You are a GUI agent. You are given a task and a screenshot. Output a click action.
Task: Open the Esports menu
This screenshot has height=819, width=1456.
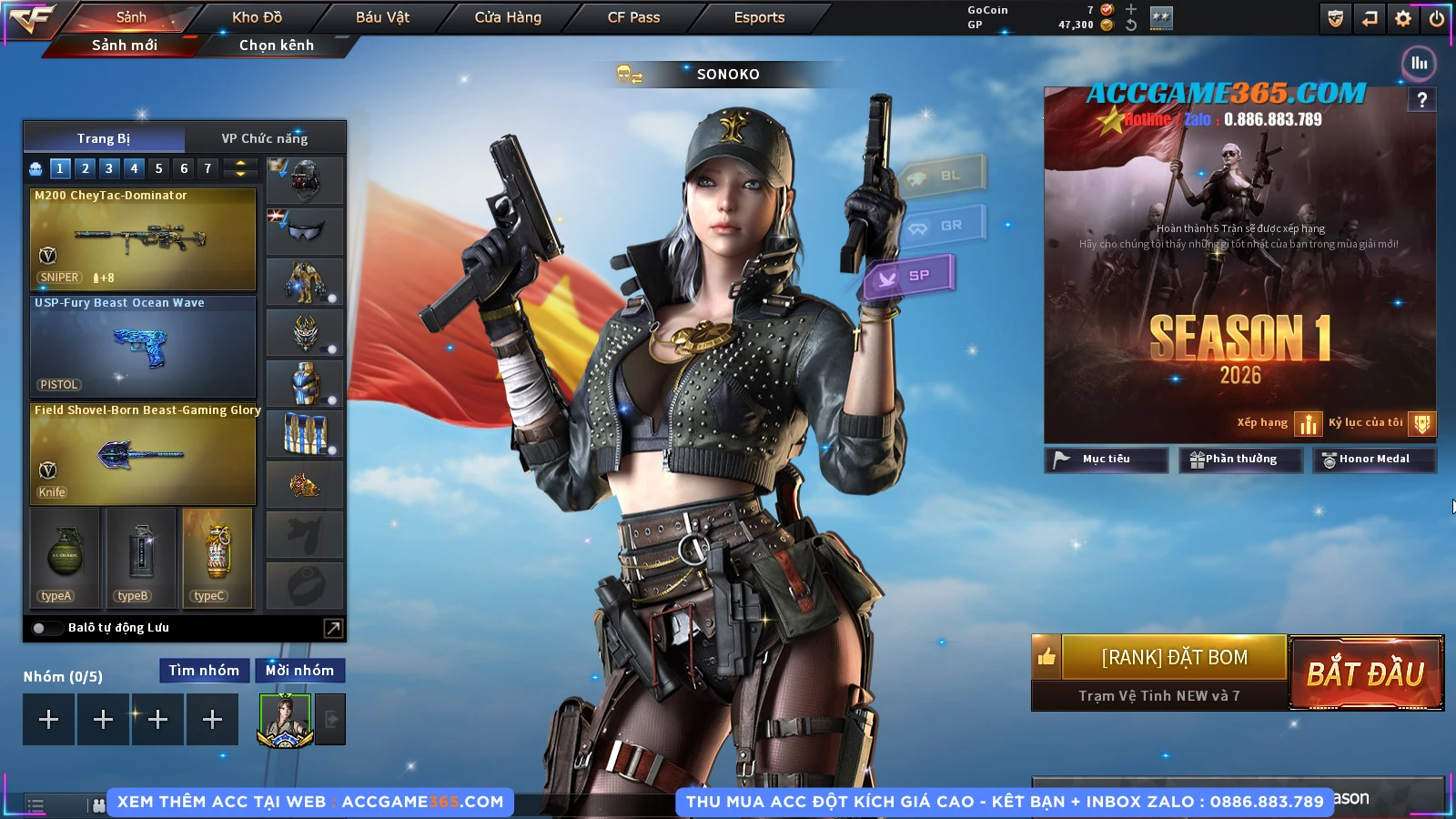[759, 17]
